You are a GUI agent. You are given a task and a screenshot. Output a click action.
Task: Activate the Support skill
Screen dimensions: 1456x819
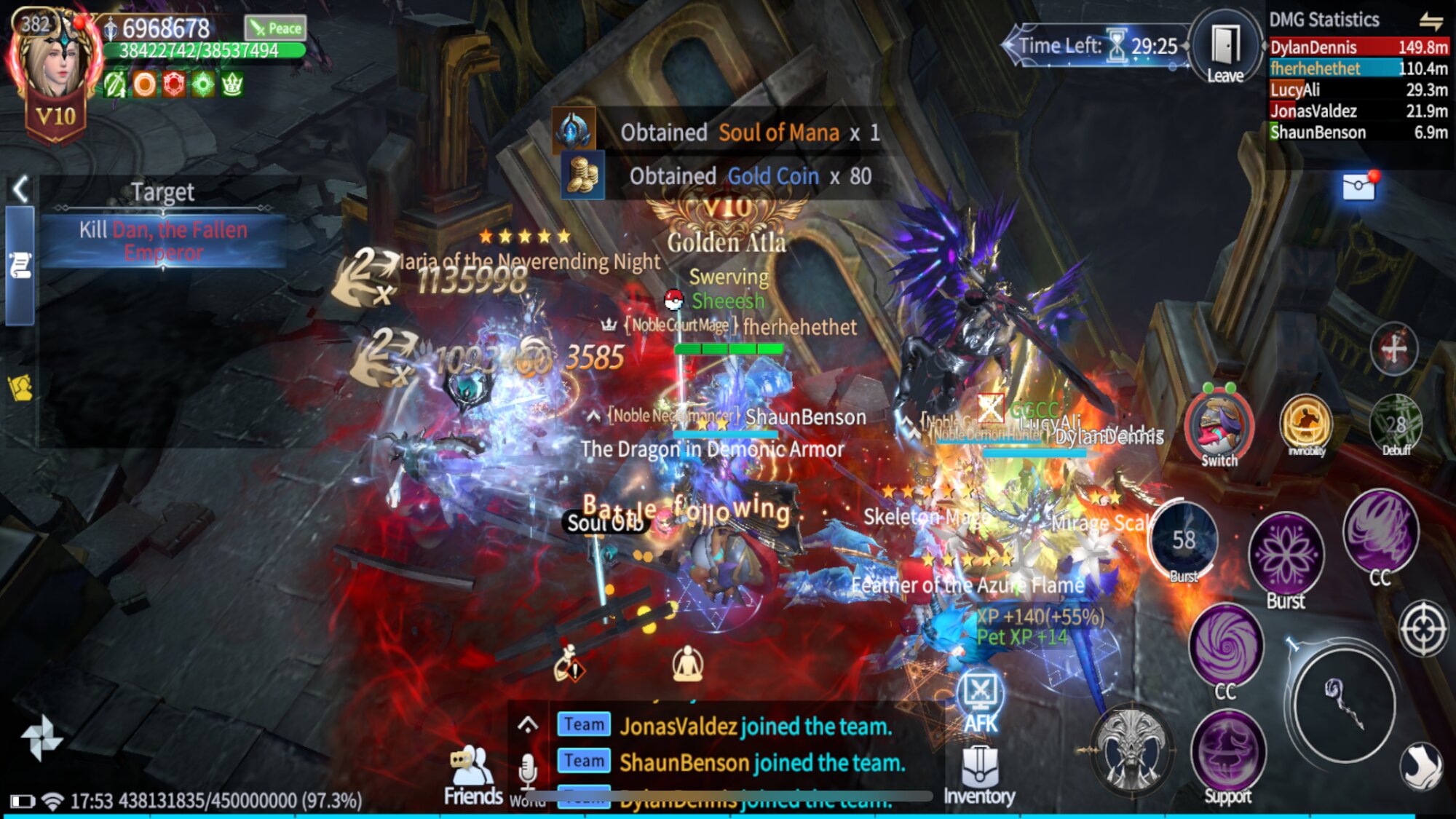[x=1227, y=757]
